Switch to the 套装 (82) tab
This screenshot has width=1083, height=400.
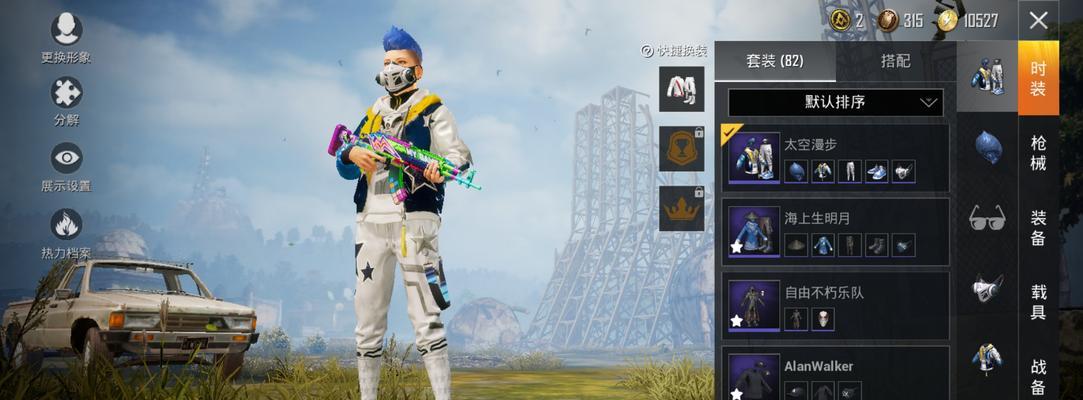(775, 61)
